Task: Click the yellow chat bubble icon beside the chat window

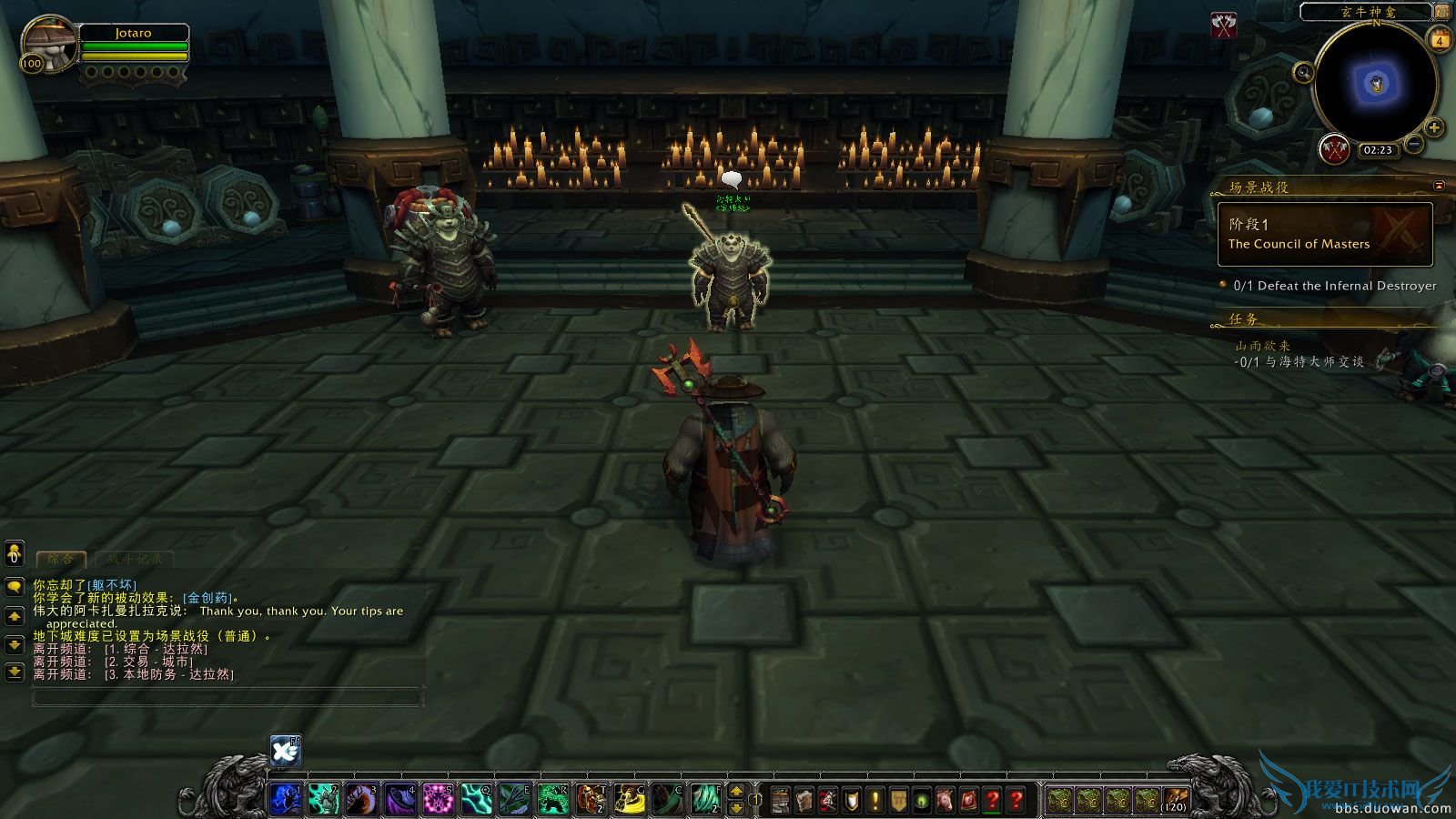Action: tap(15, 586)
